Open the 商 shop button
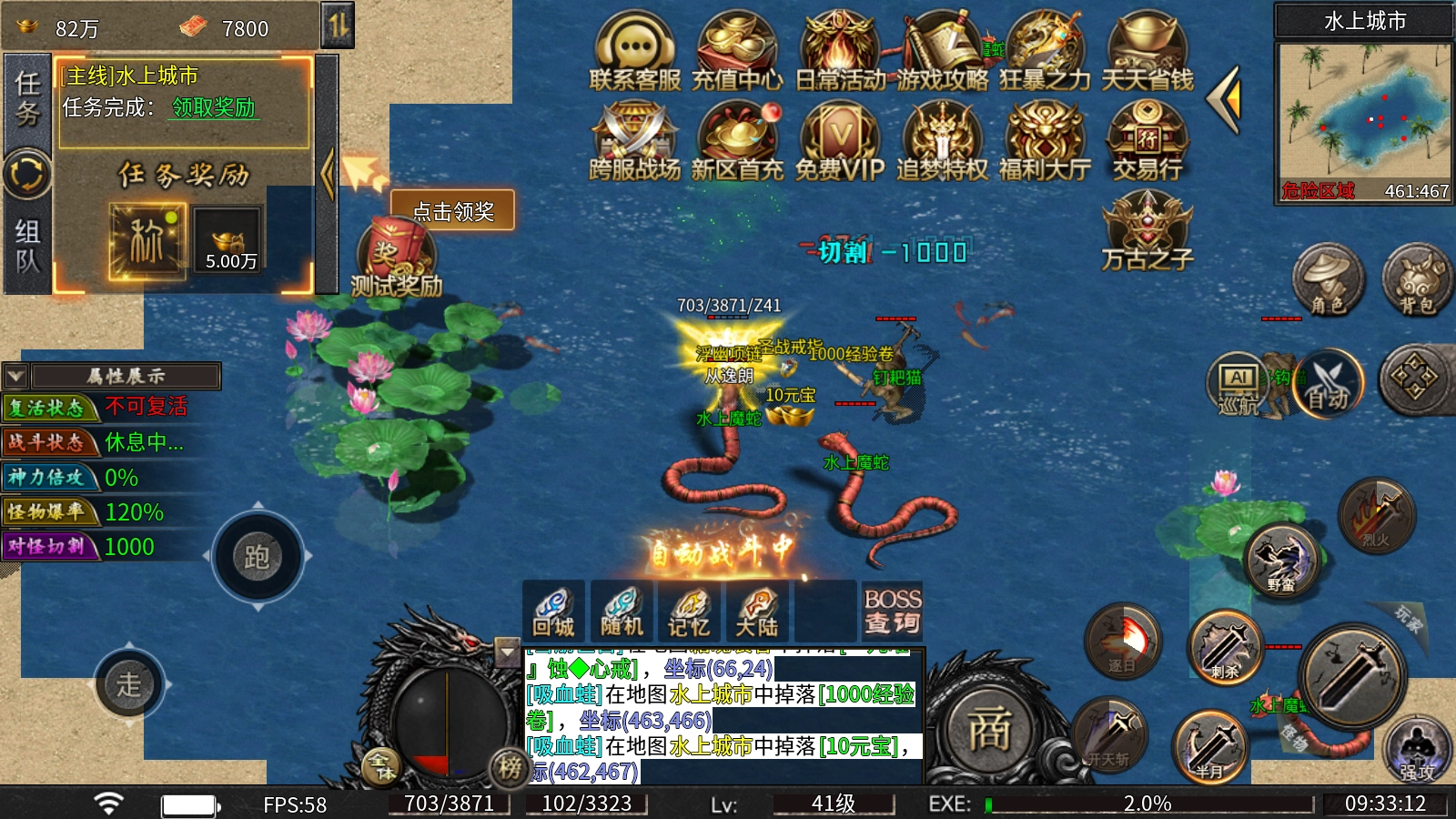Viewport: 1456px width, 819px height. pos(988,728)
